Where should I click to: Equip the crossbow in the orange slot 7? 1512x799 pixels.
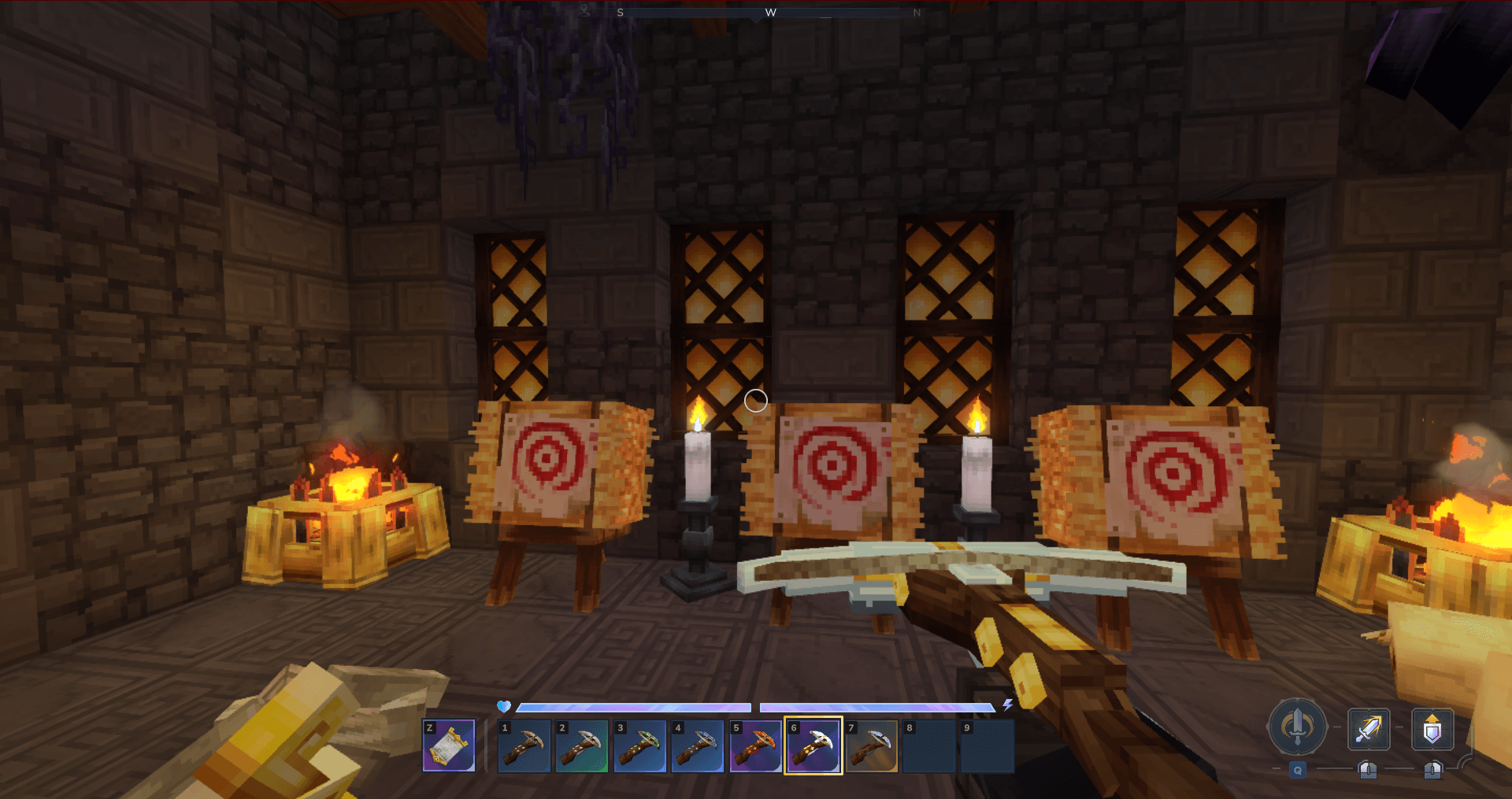pos(872,745)
